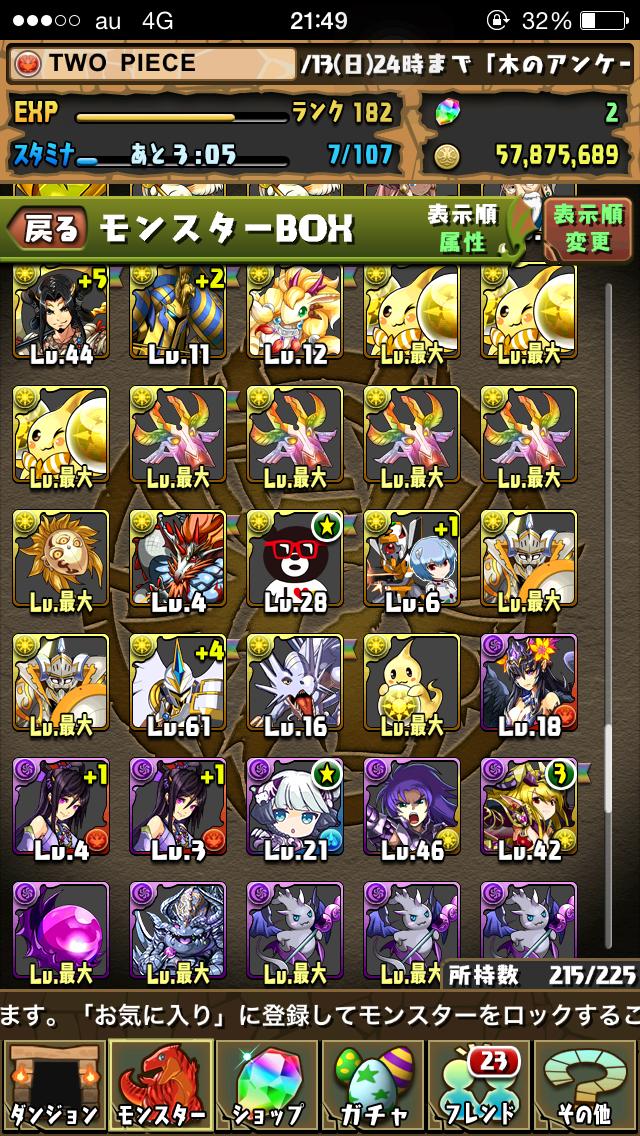Select the Lv.44 dark-haired monster with +5
Image resolution: width=640 pixels, height=1136 pixels.
[60, 315]
